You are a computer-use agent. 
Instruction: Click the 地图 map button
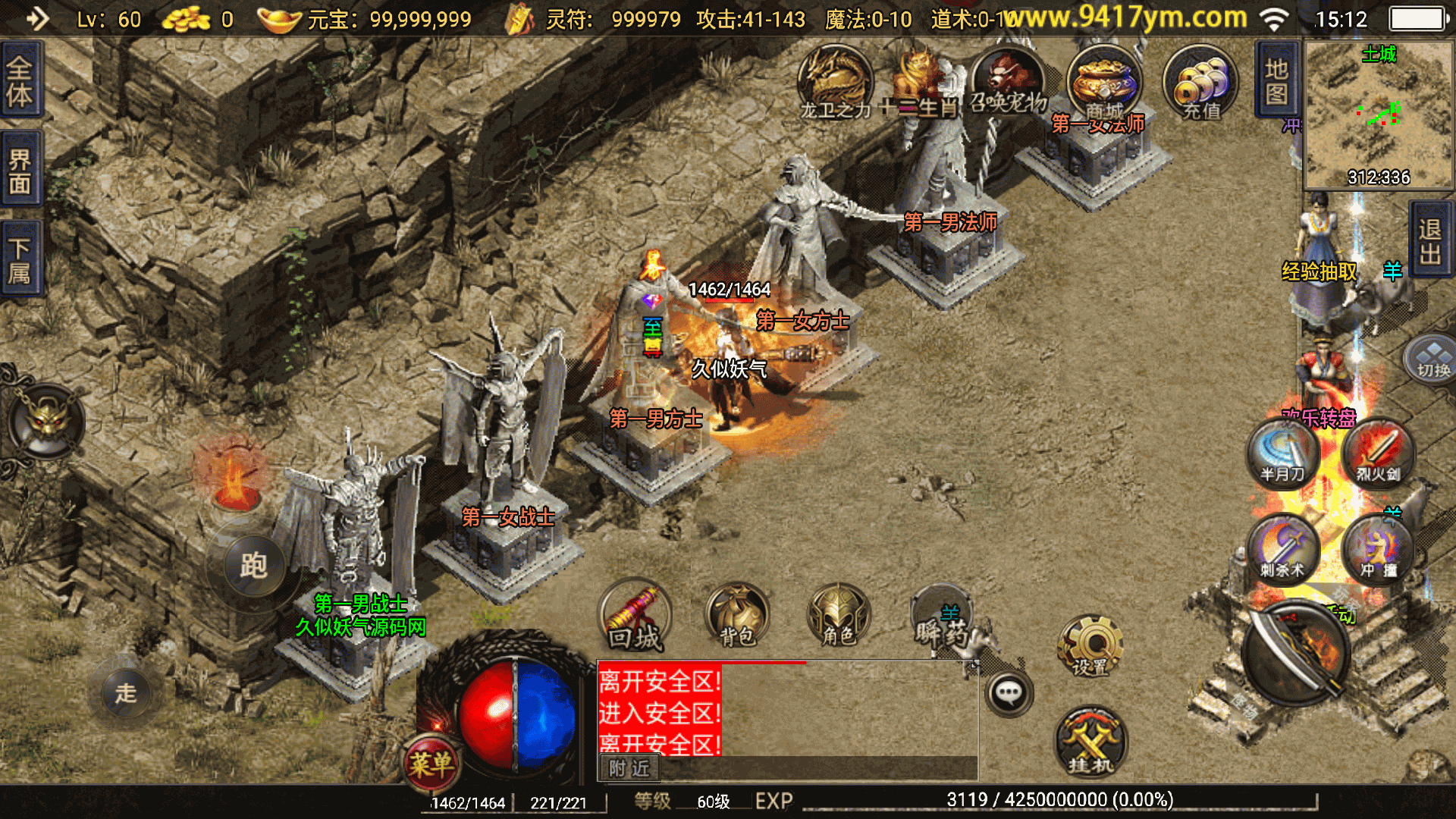[1277, 80]
